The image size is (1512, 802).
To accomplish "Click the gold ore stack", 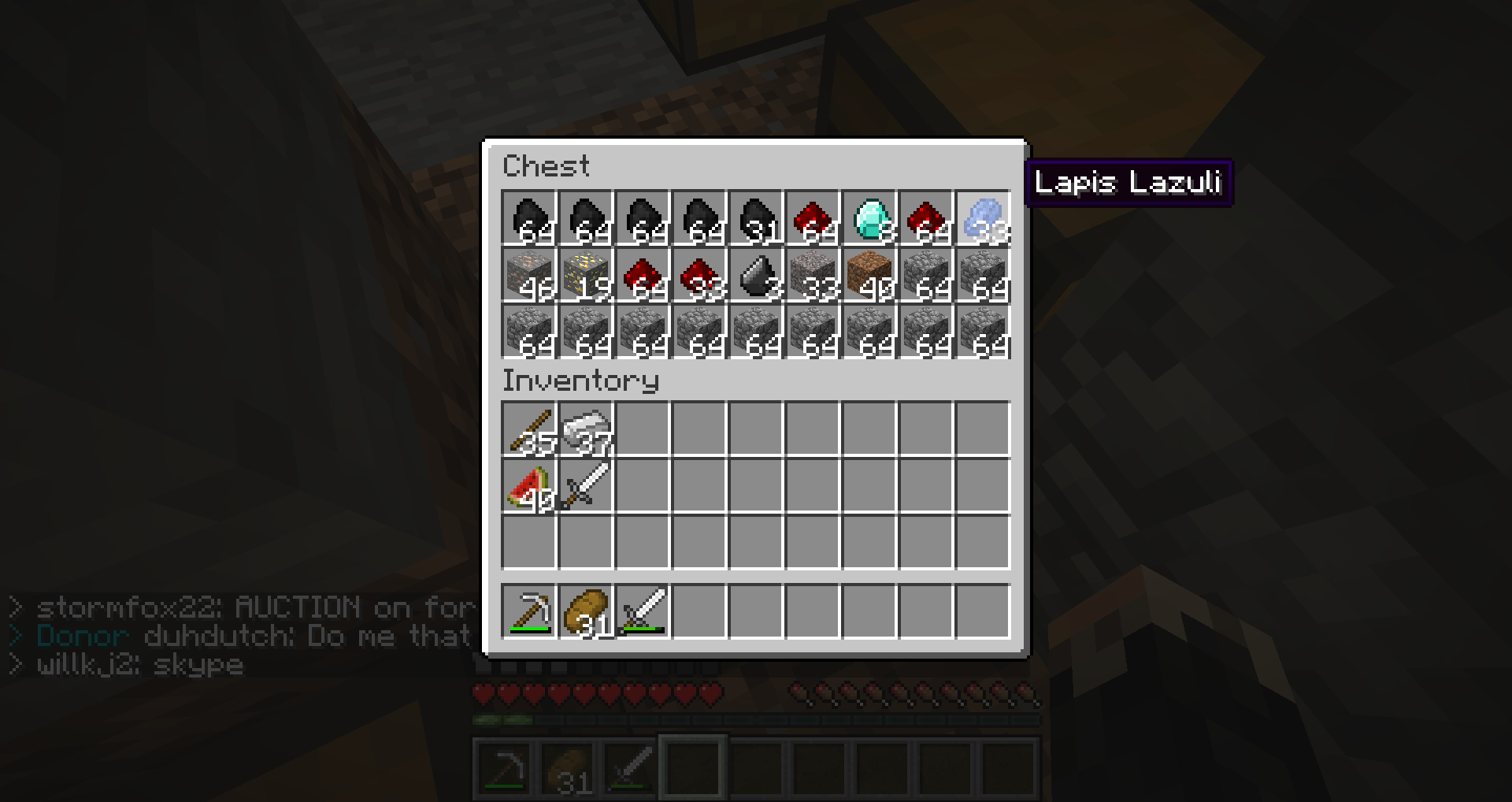I will tap(586, 275).
